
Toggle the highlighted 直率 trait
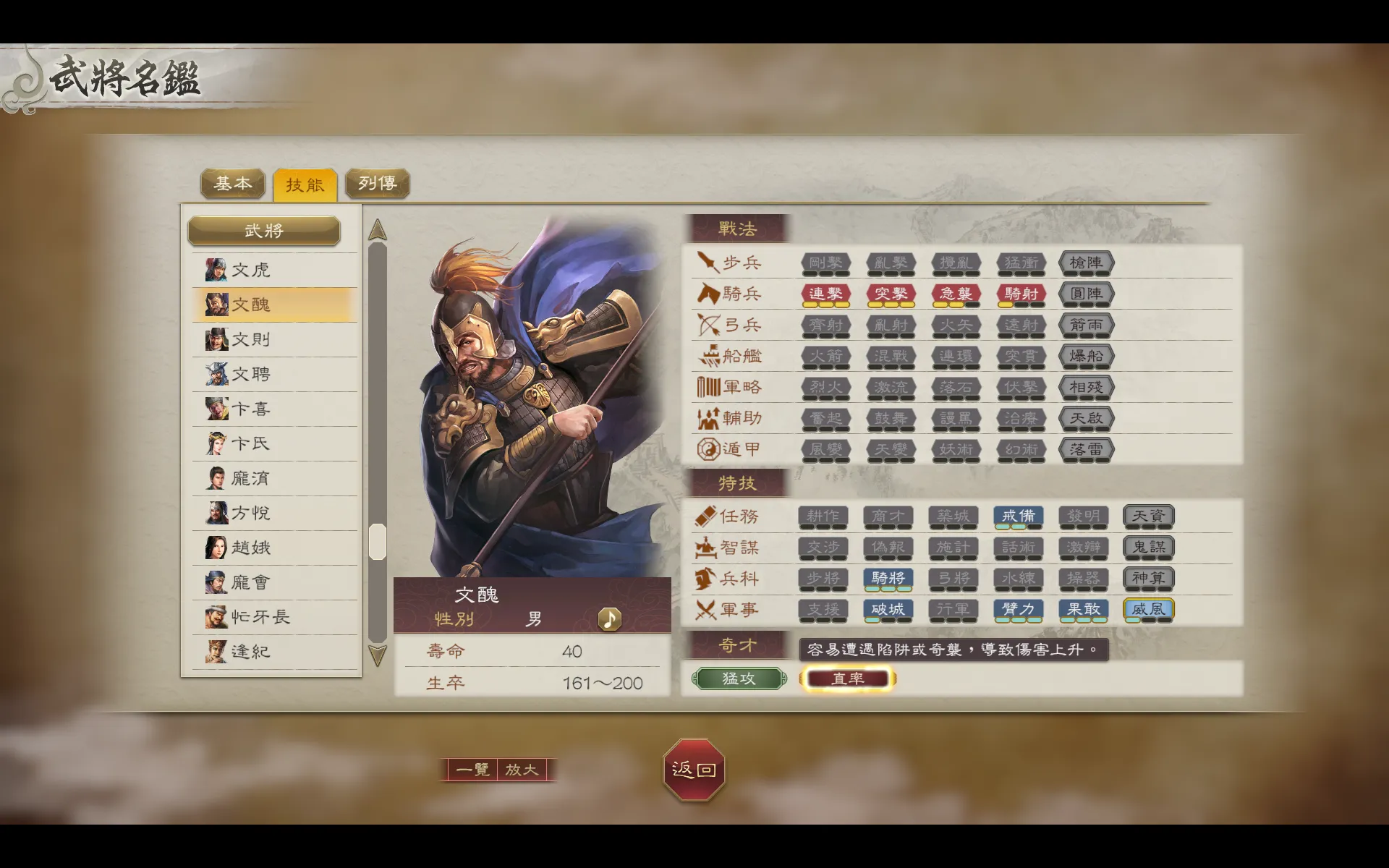pos(848,678)
